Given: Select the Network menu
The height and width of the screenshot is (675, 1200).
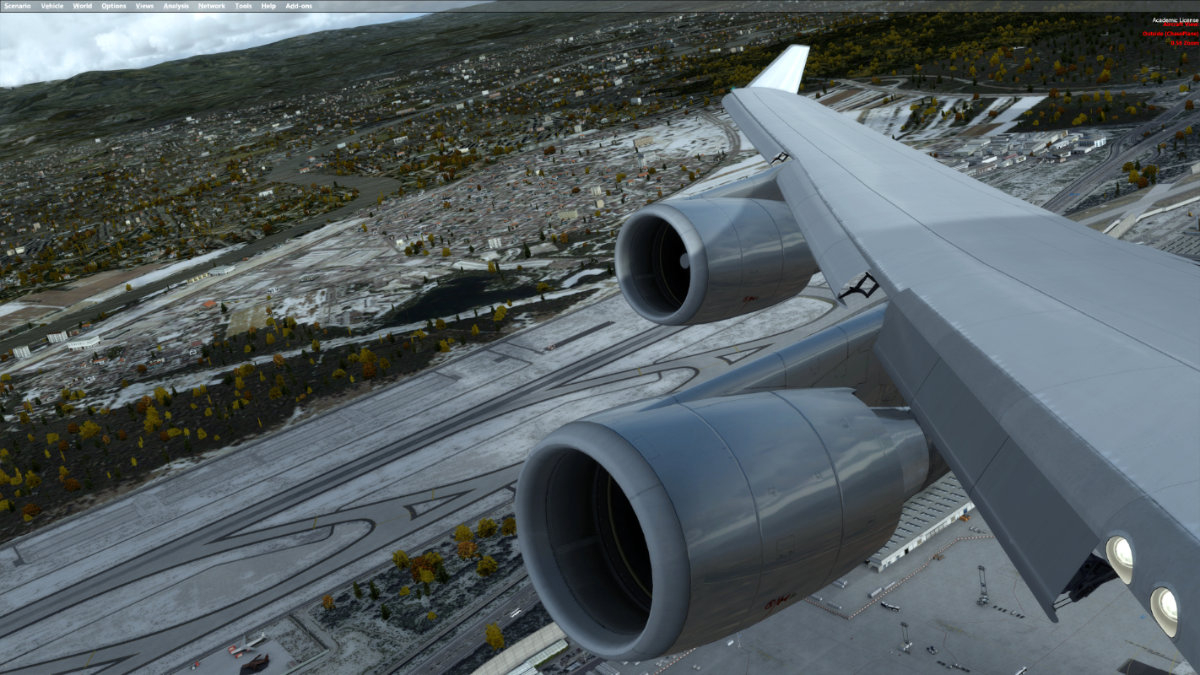Looking at the screenshot, I should (211, 6).
